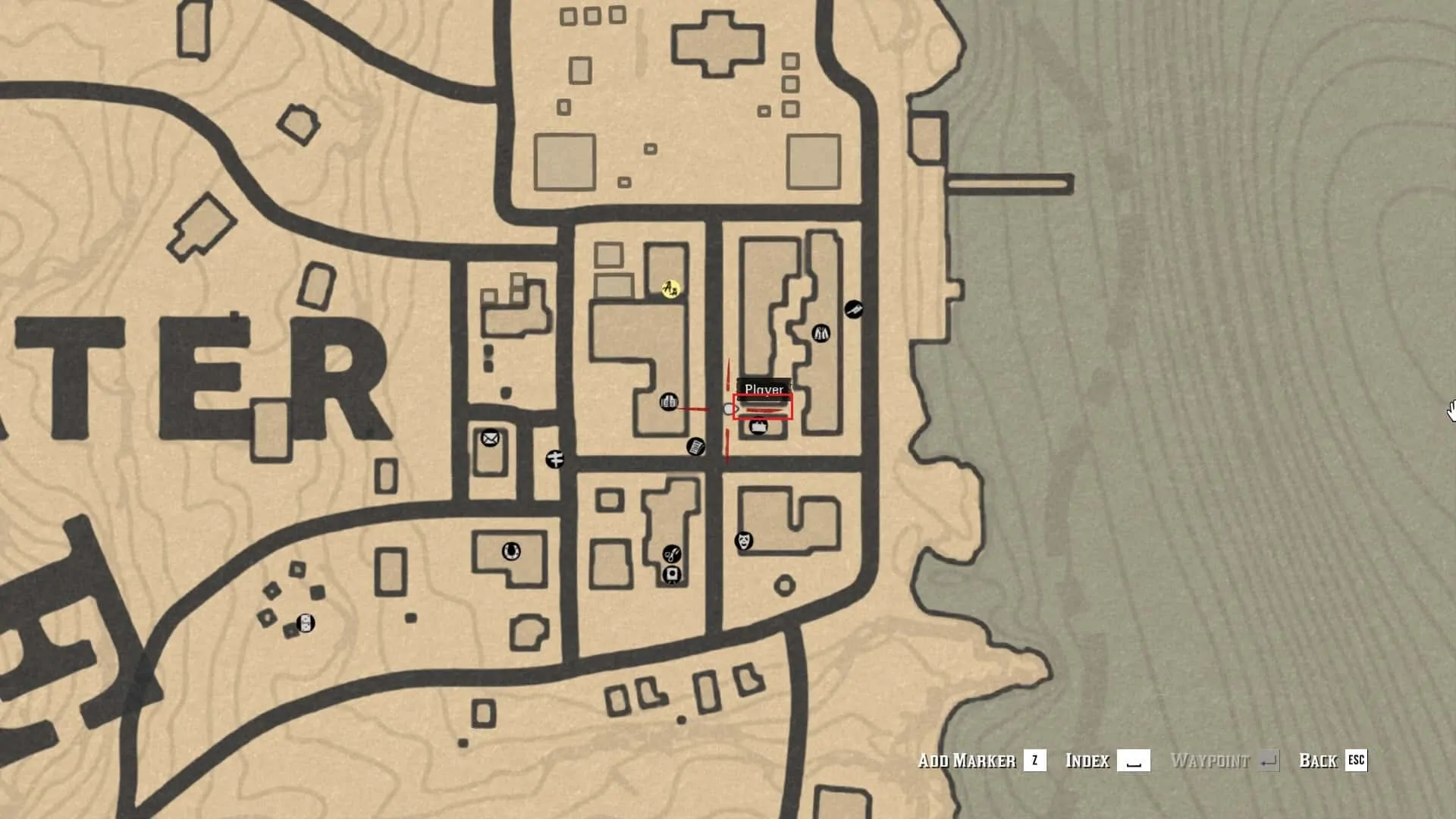Click the tall buildings map marker

click(668, 401)
